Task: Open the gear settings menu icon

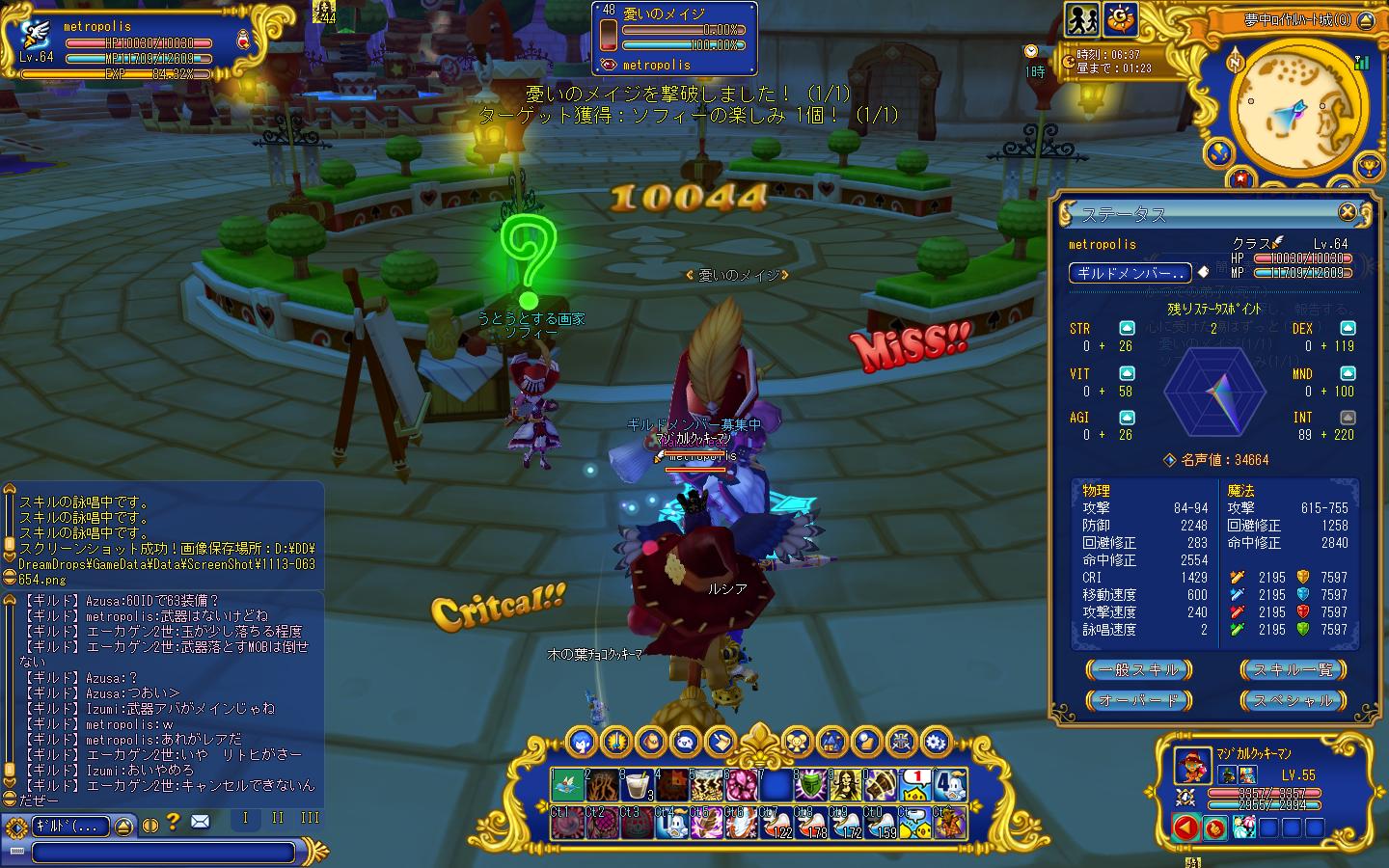Action: click(935, 742)
